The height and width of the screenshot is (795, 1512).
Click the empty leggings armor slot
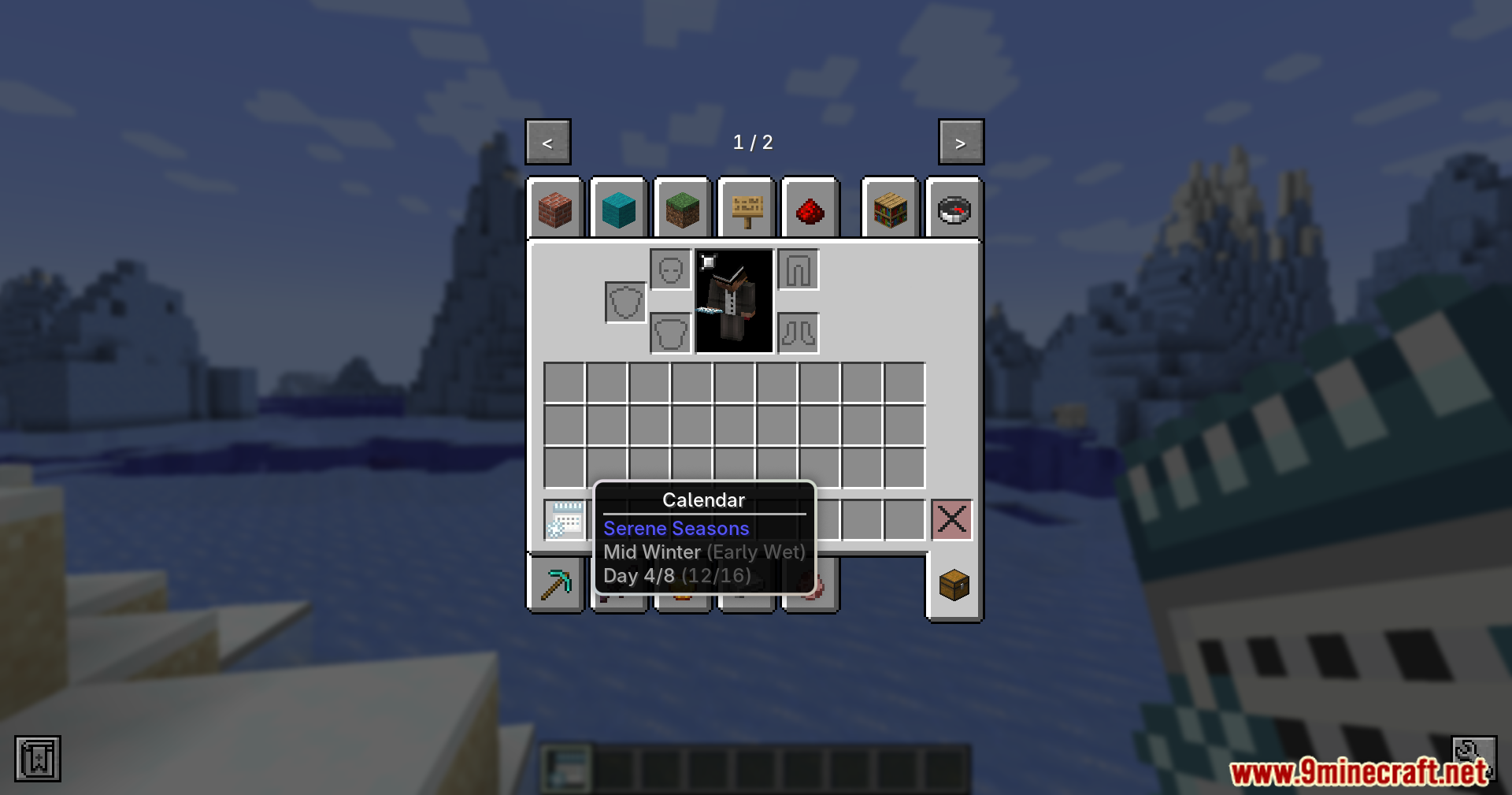pos(798,269)
